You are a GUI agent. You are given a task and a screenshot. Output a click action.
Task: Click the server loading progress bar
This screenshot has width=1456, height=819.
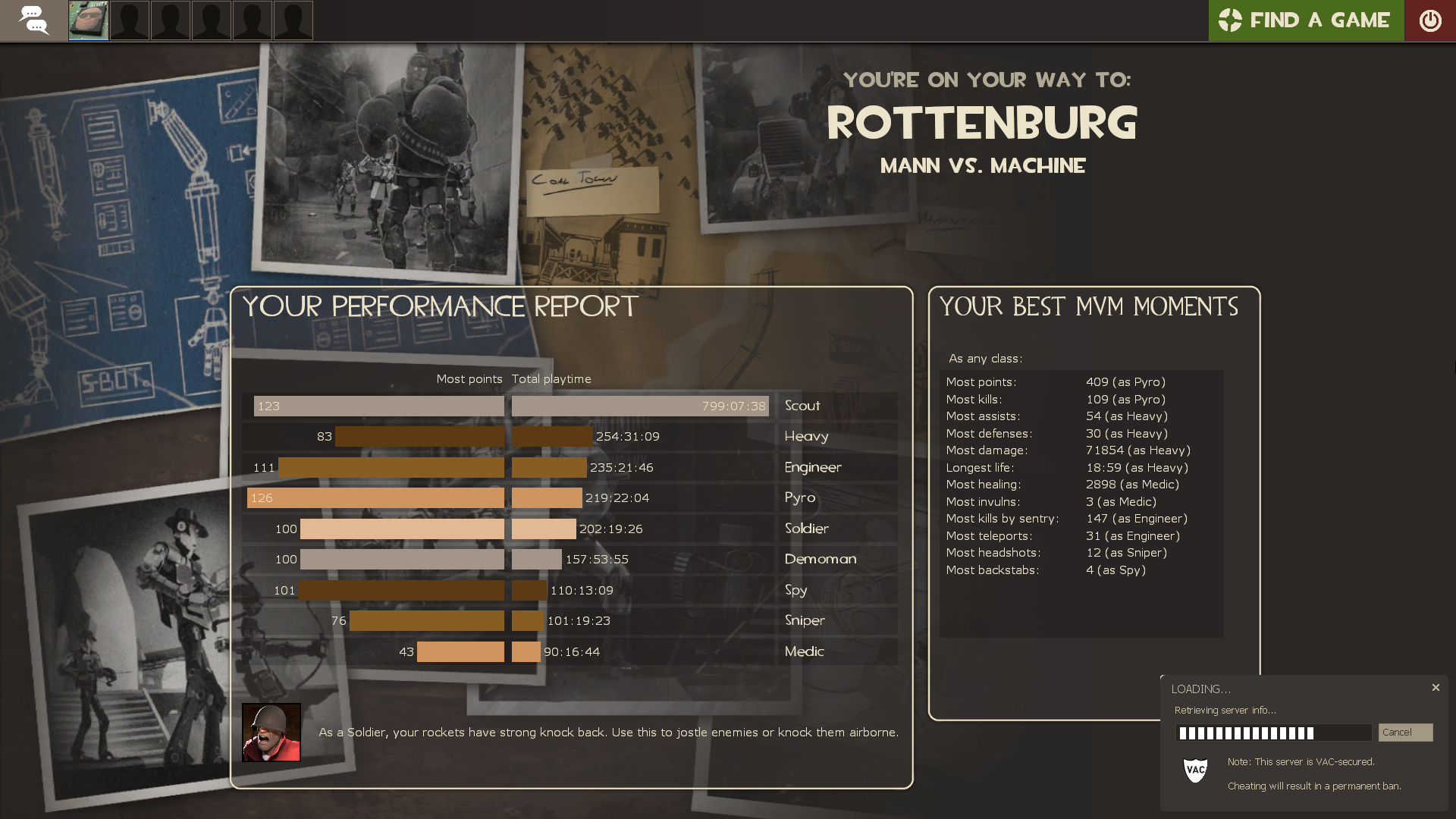[1274, 733]
